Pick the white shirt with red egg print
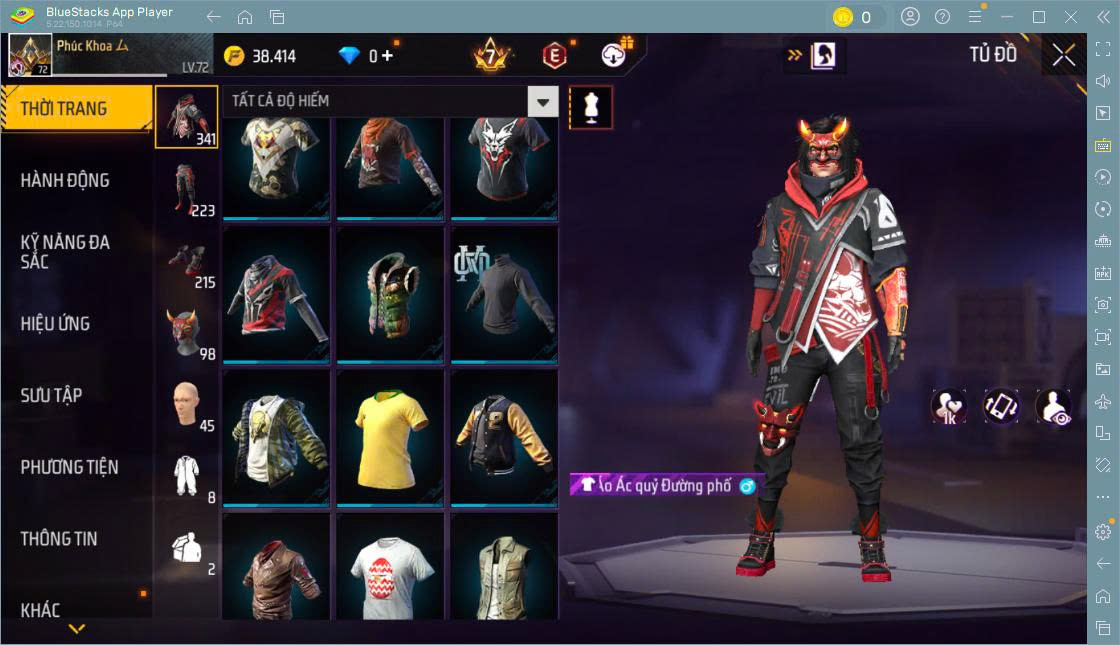The height and width of the screenshot is (645, 1120). (x=390, y=570)
